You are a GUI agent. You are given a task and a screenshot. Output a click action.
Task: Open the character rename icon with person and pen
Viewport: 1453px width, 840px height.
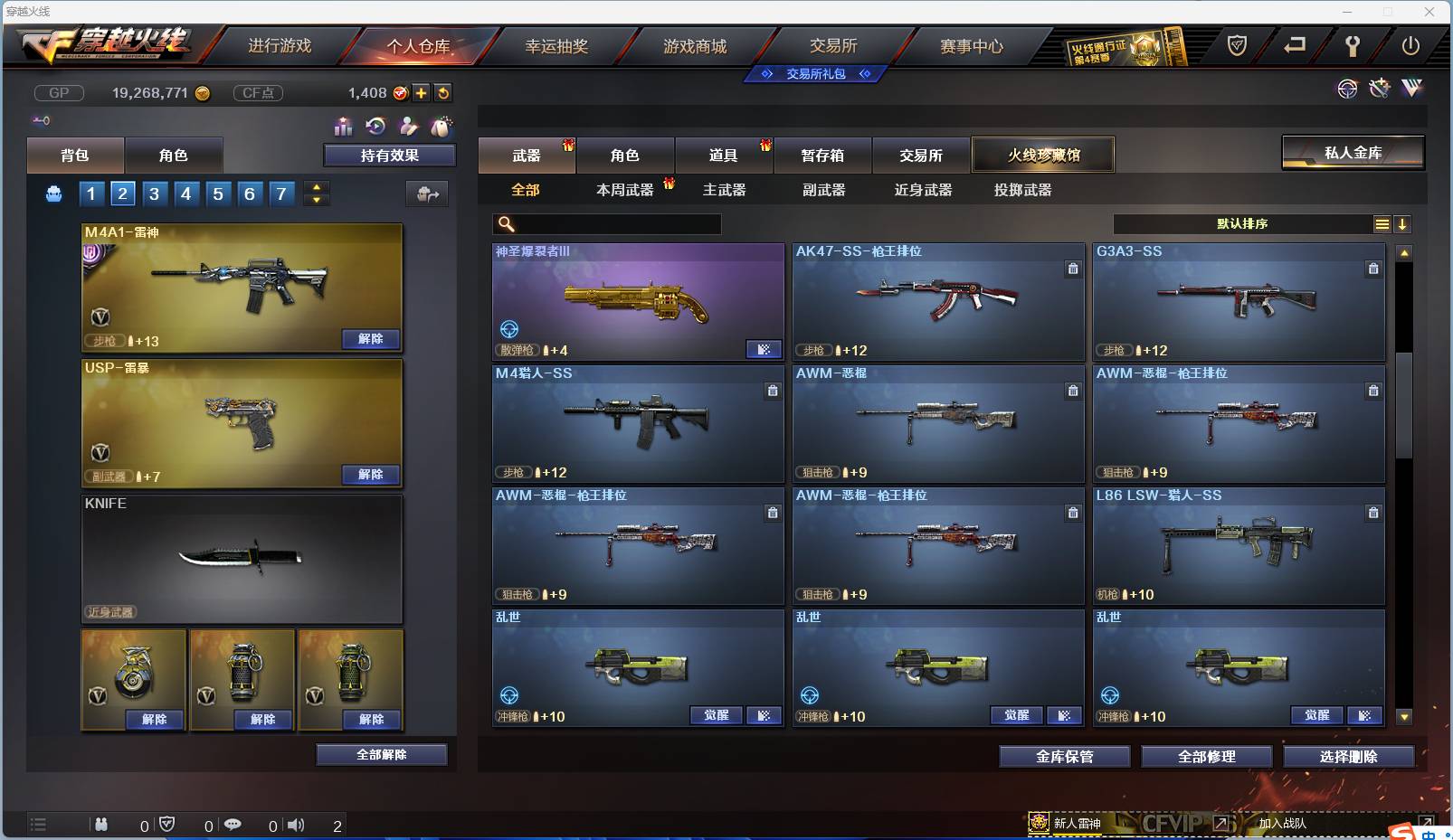point(407,127)
